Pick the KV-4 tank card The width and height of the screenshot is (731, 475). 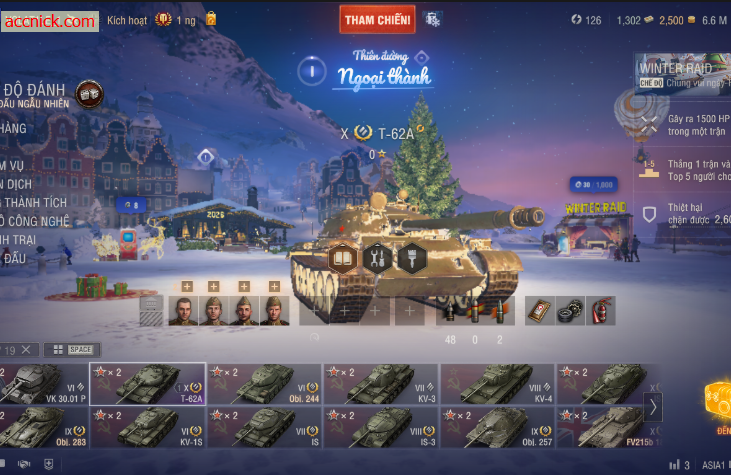coord(497,384)
